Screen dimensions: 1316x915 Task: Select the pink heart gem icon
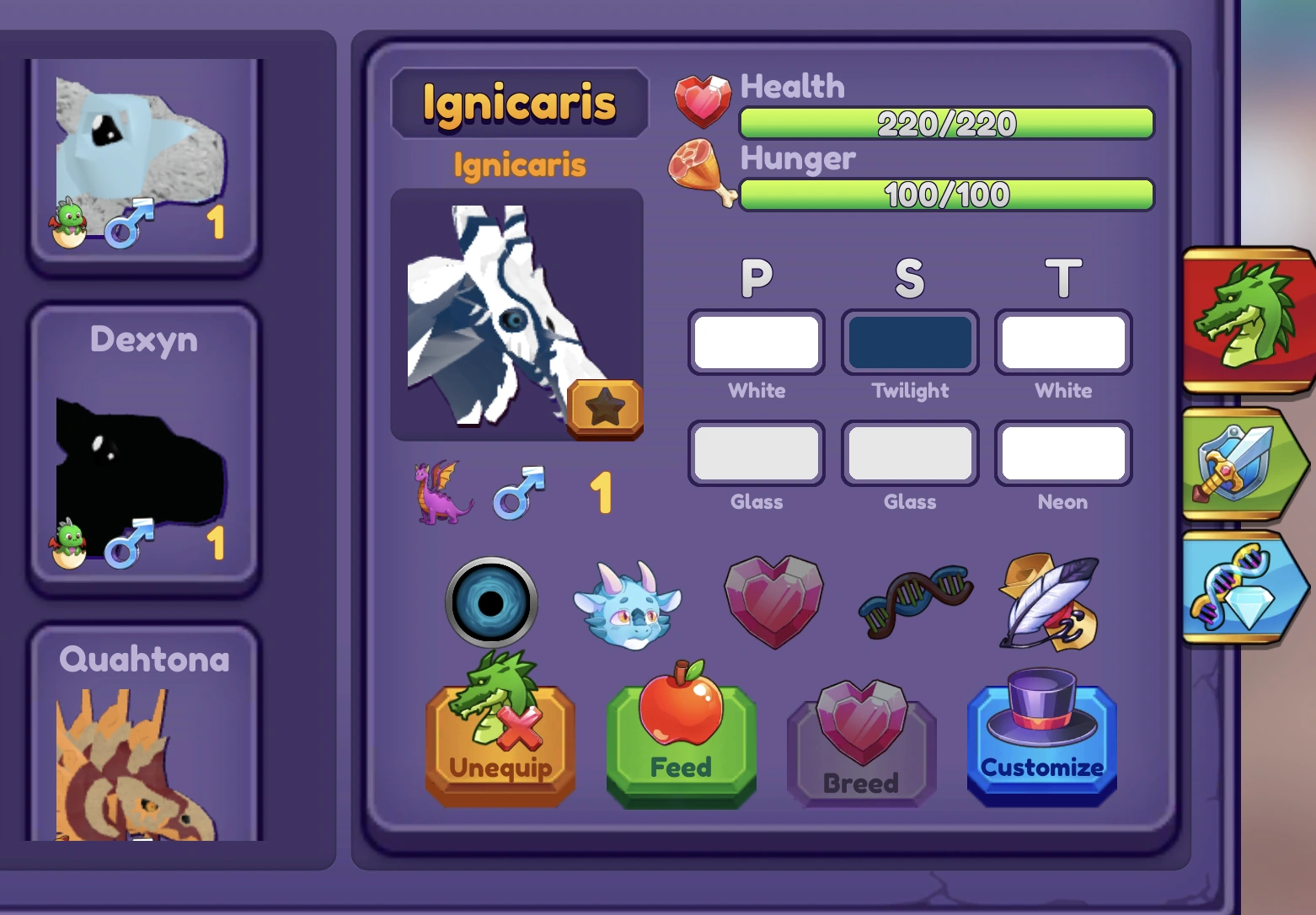(771, 600)
